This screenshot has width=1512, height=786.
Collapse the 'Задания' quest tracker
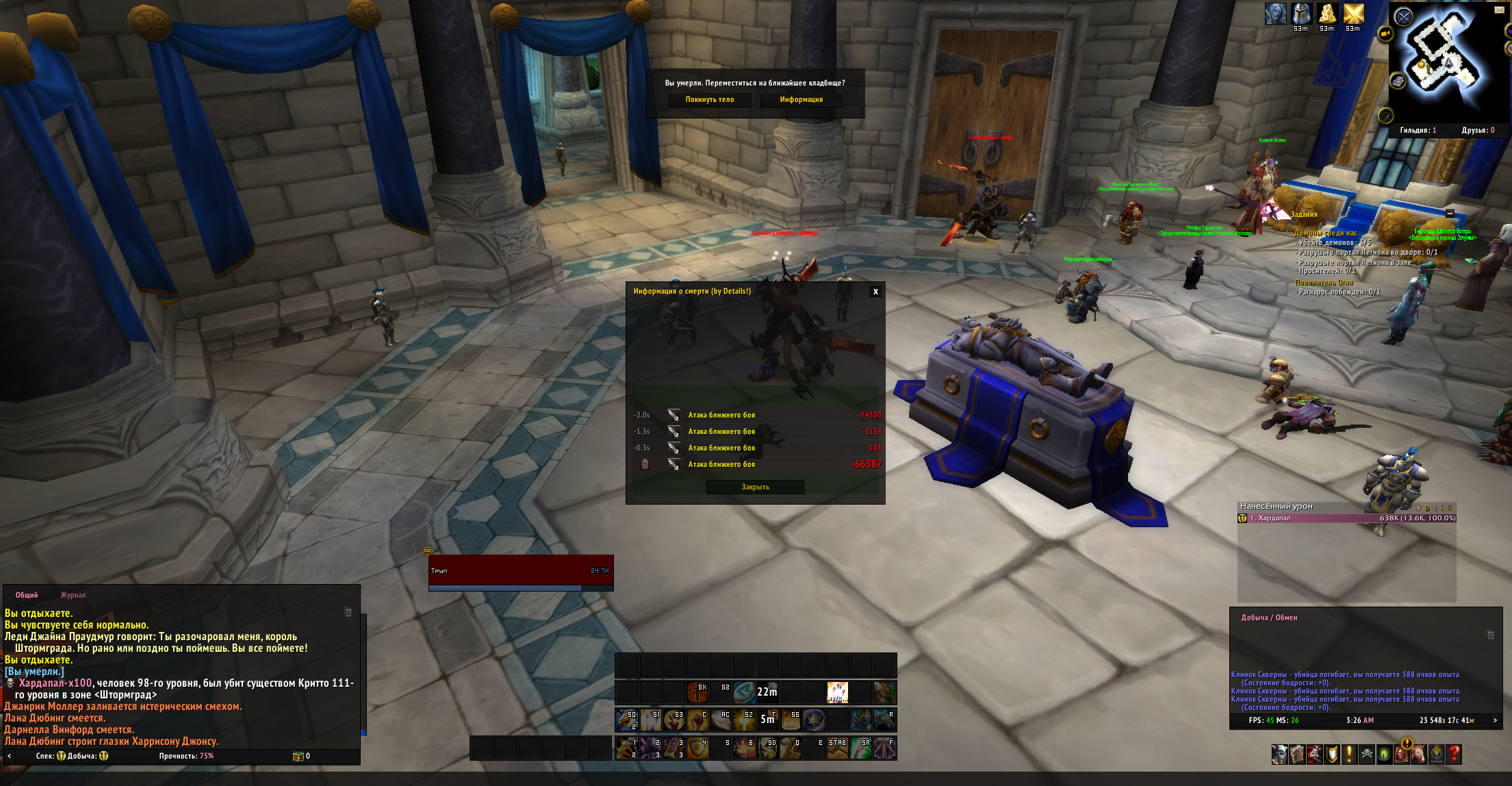1449,214
